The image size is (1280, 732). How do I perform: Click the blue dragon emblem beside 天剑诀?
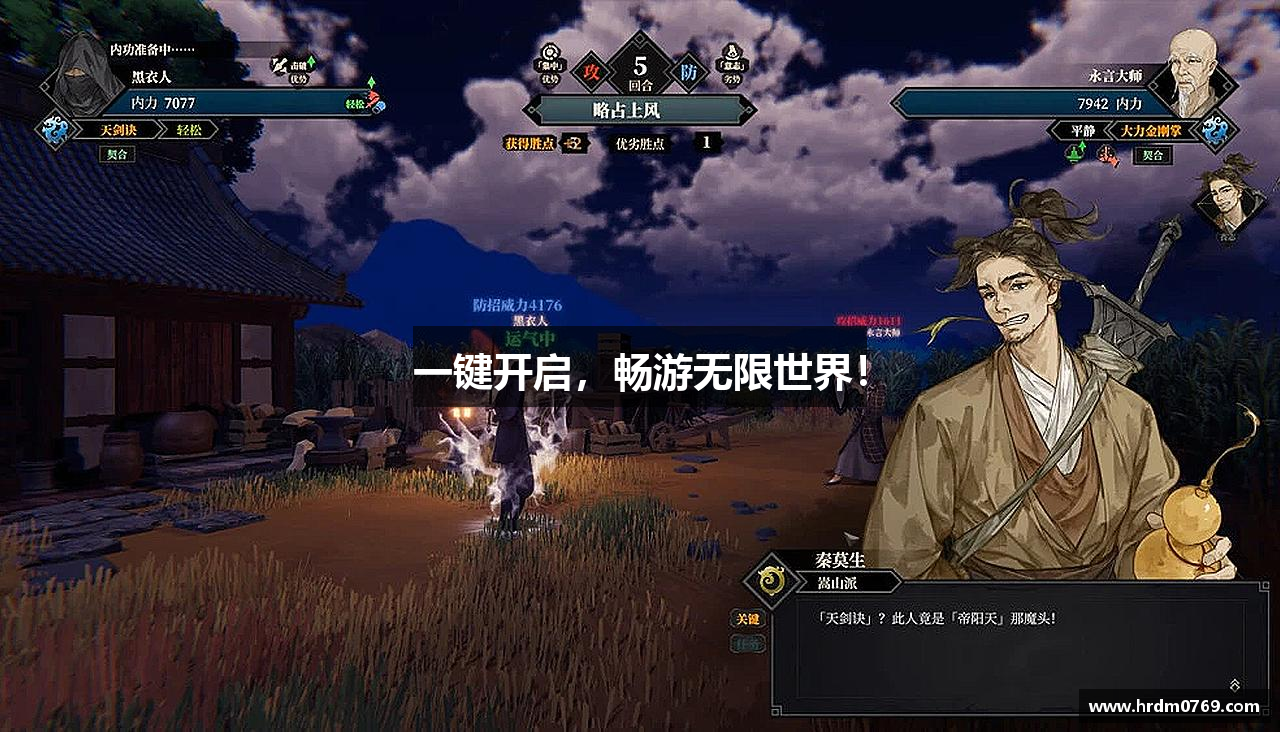pyautogui.click(x=55, y=130)
